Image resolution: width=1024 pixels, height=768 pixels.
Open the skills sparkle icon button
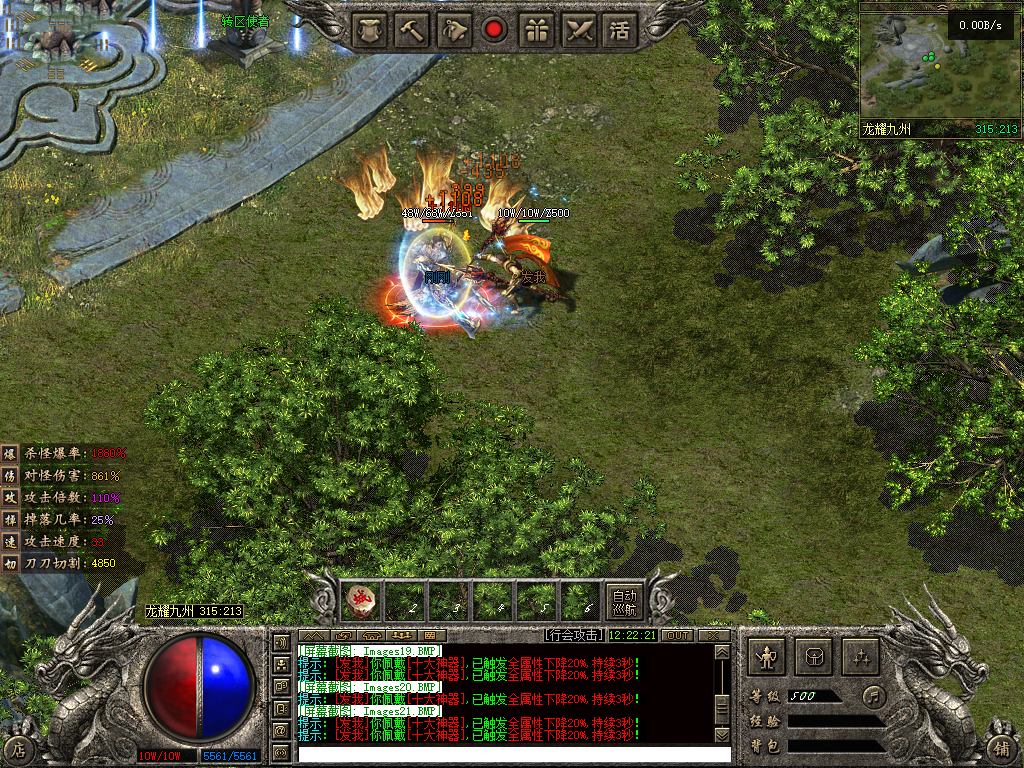pos(861,657)
